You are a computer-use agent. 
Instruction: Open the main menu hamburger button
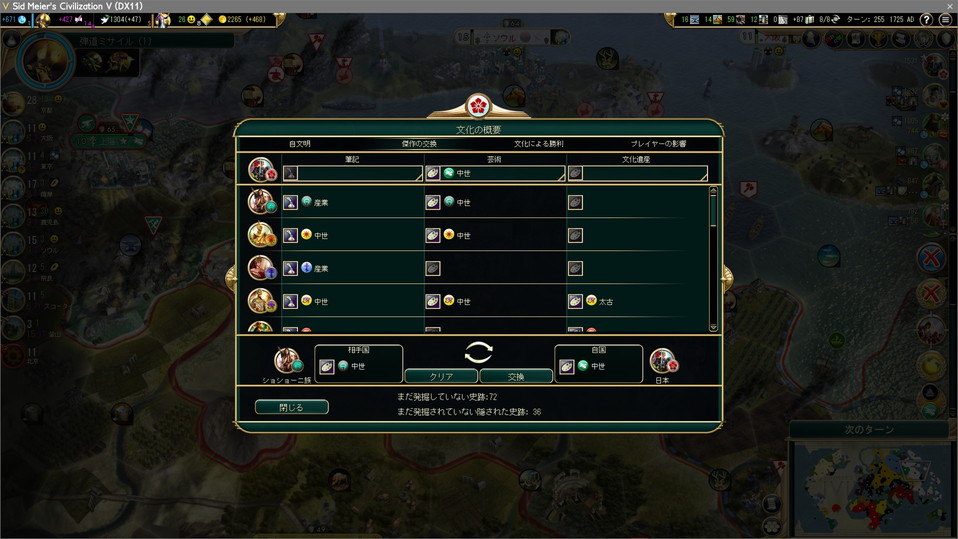pos(945,20)
